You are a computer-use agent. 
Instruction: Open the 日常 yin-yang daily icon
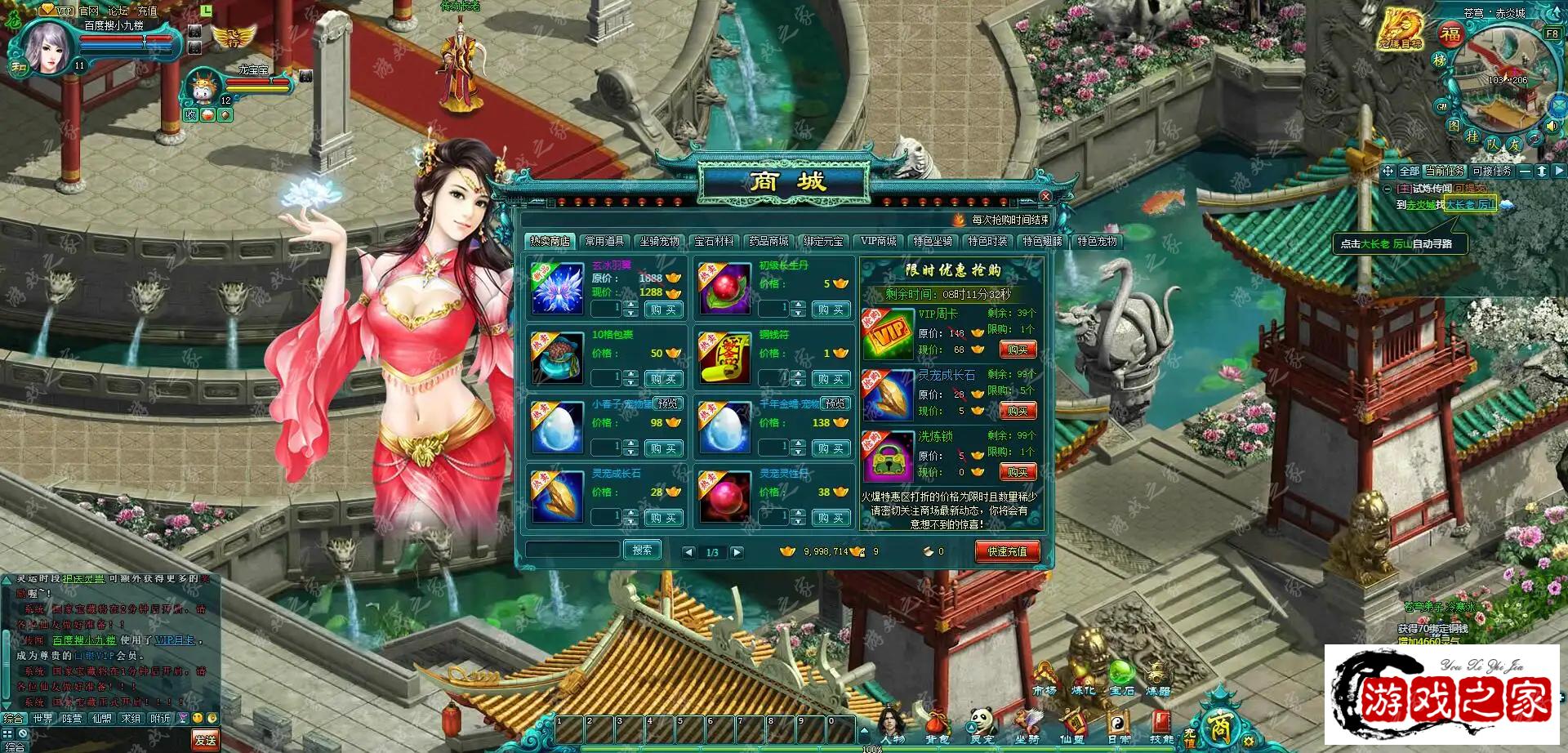click(1119, 722)
